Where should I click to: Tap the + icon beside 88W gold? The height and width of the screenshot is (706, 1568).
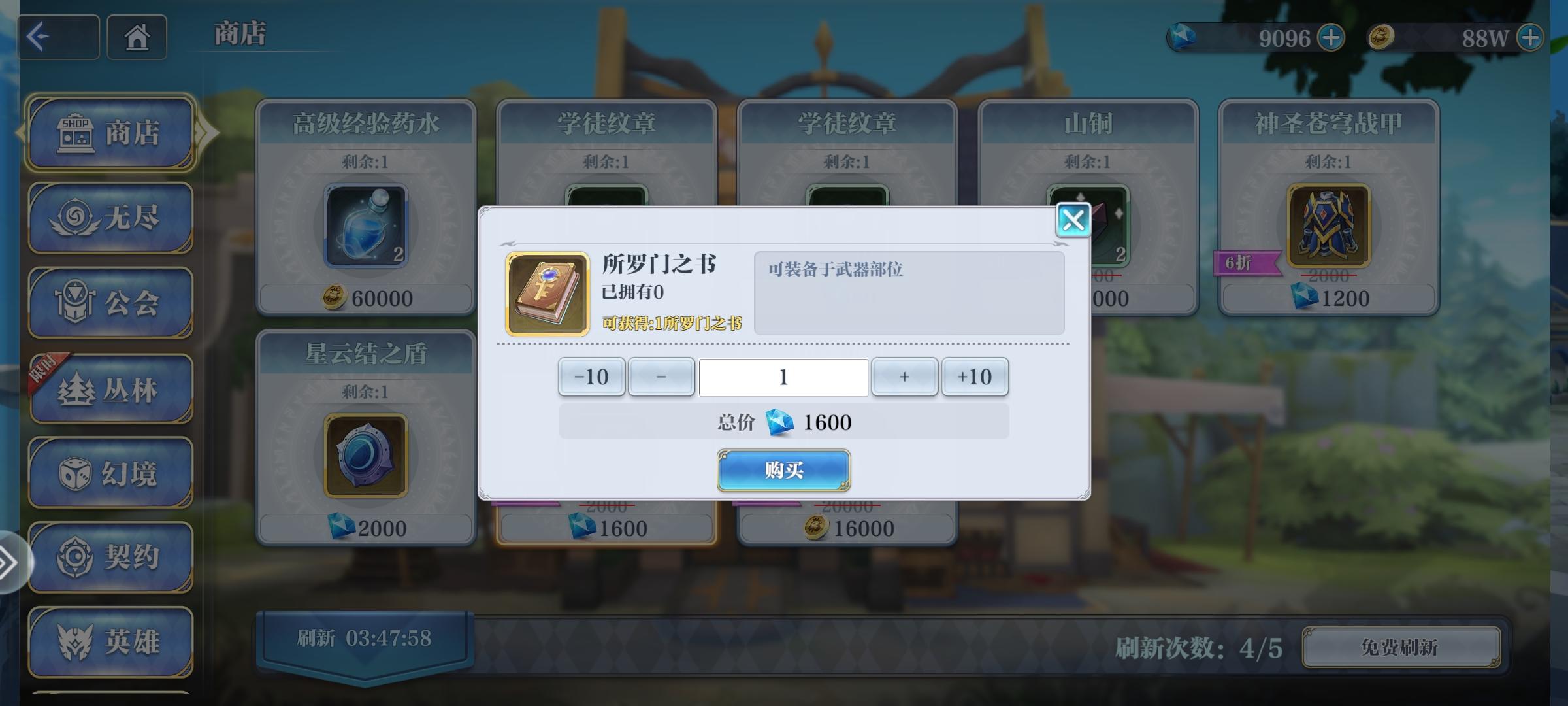(x=1532, y=38)
